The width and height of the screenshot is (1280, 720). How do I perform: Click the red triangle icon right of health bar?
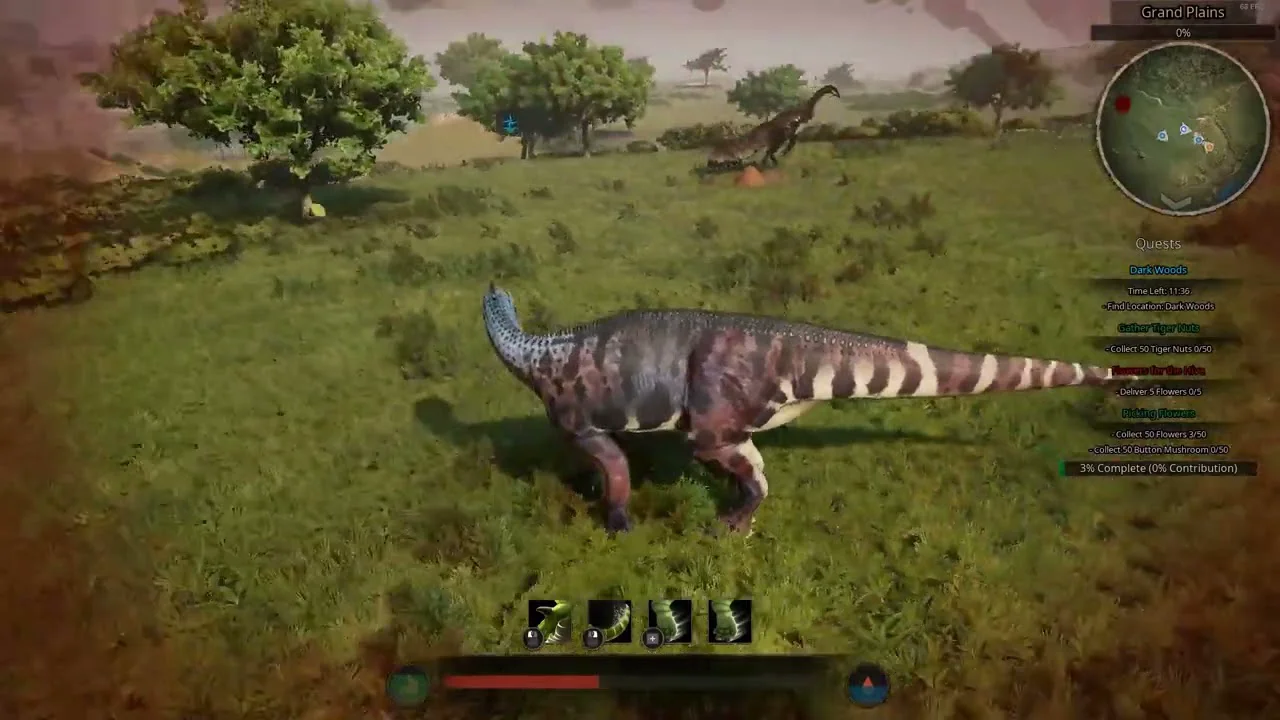click(867, 685)
